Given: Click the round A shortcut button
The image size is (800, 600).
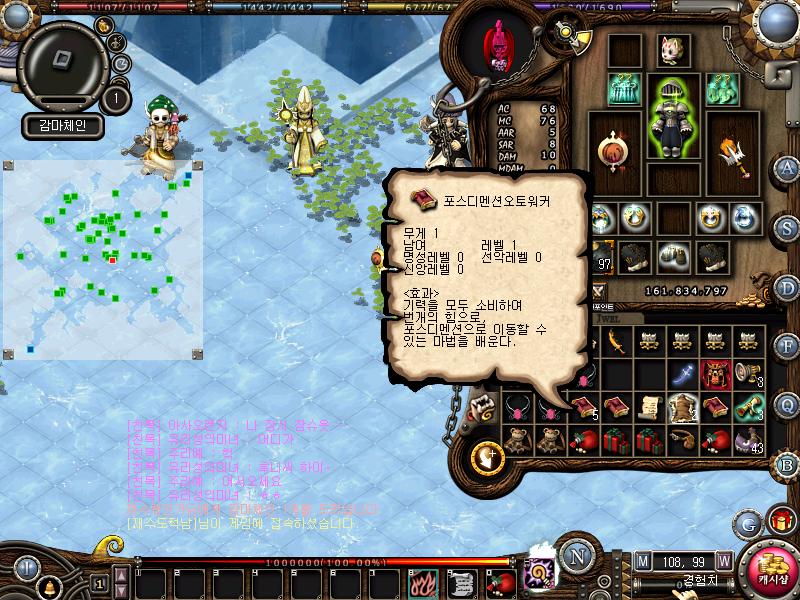Looking at the screenshot, I should pyautogui.click(x=787, y=167).
